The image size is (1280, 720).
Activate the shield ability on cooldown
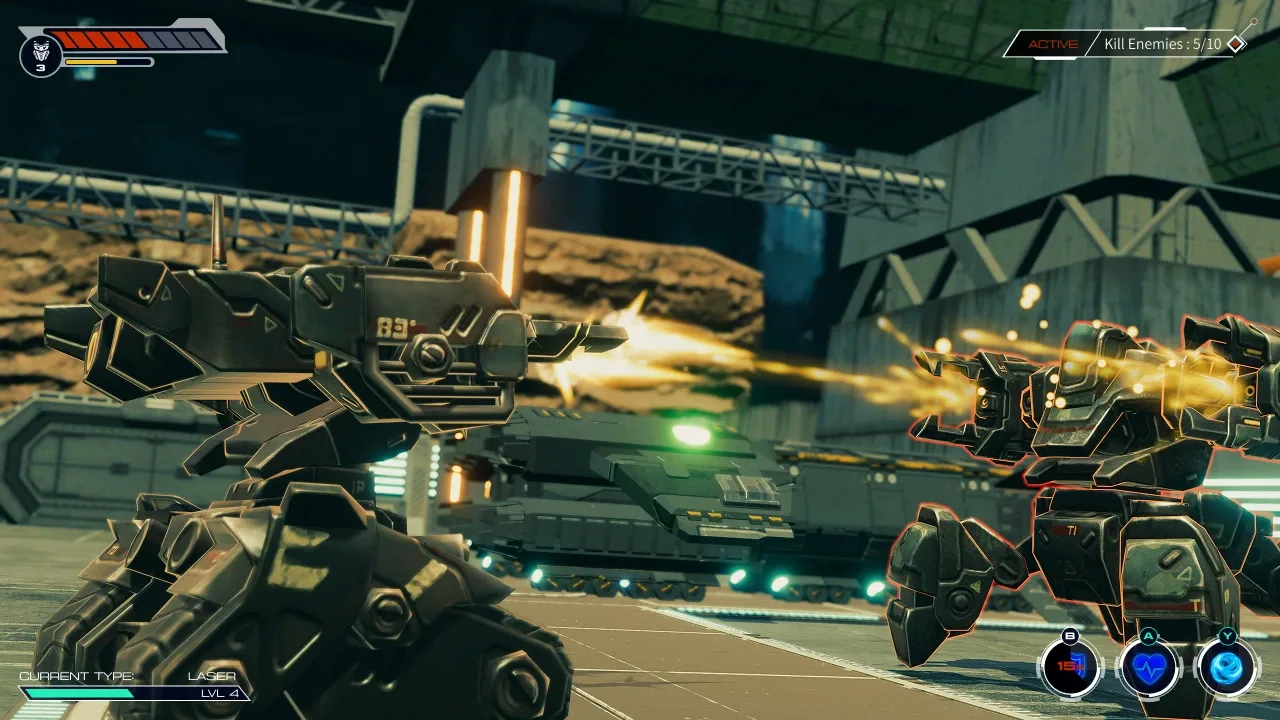click(x=1070, y=667)
